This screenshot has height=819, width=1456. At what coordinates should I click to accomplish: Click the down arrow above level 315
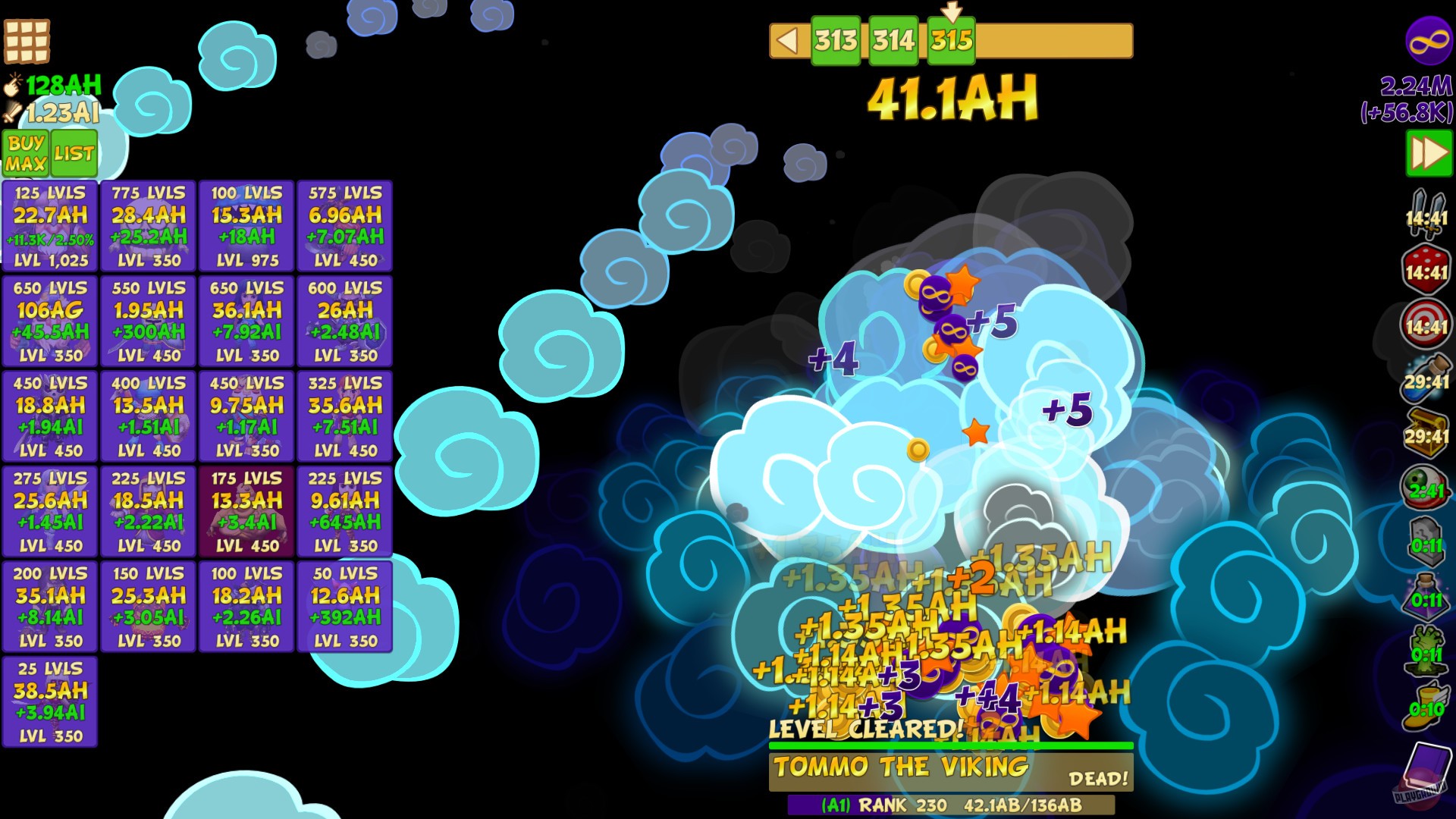click(953, 11)
